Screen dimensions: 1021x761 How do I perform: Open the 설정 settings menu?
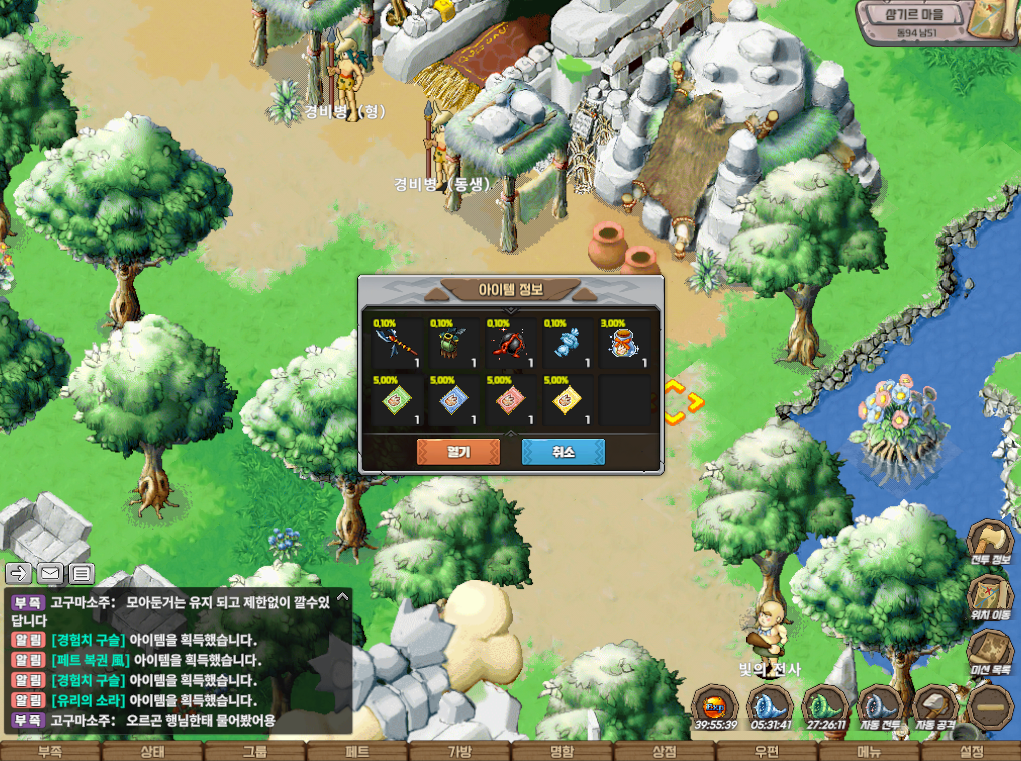click(970, 751)
